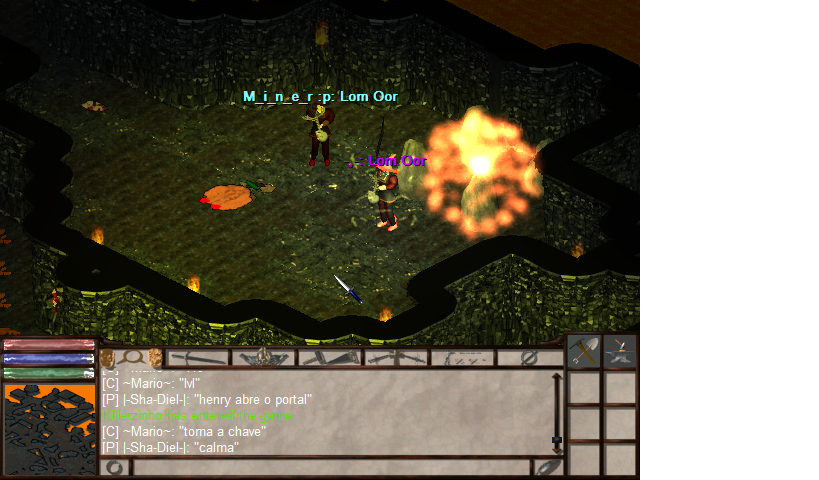
Task: Click the right golden face mask icon
Action: click(x=156, y=357)
